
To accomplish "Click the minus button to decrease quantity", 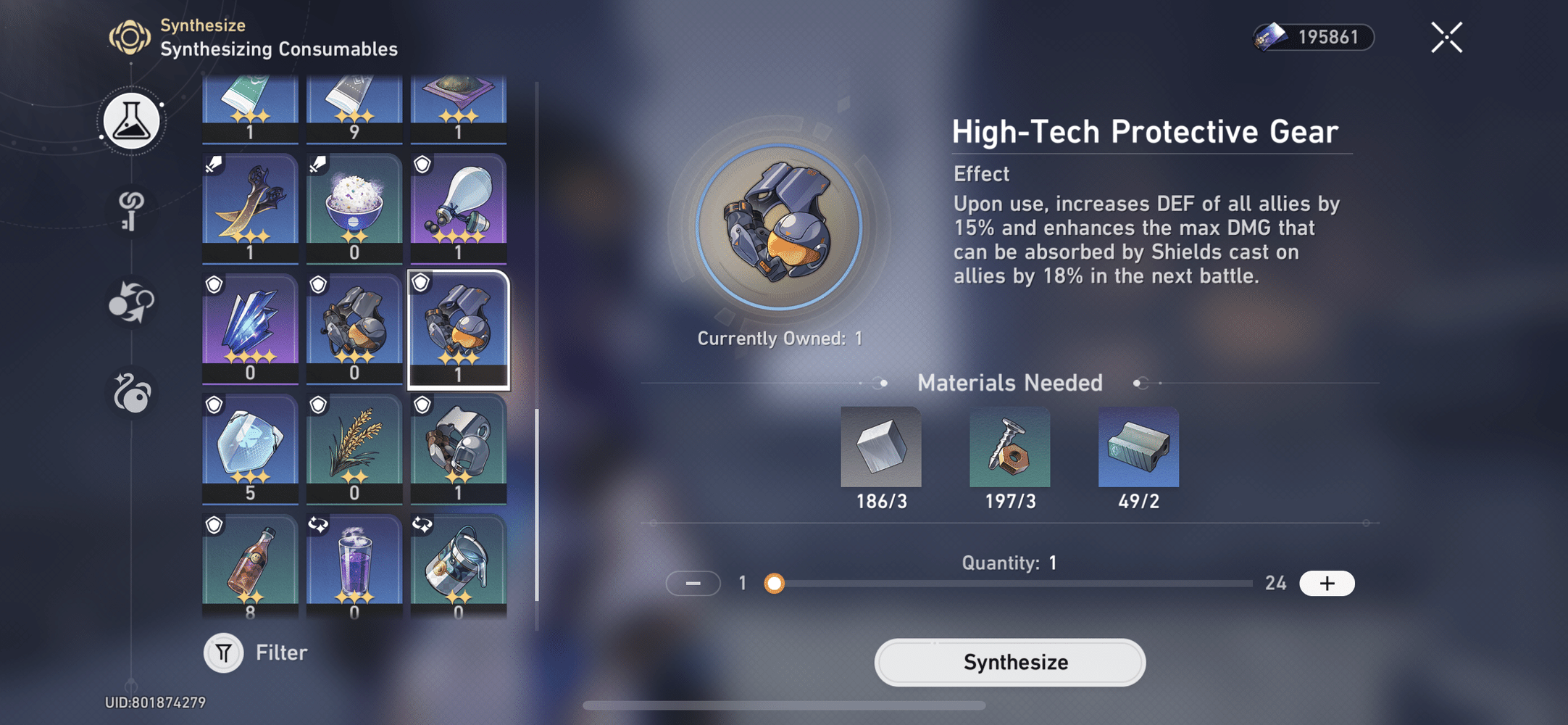I will 693,583.
